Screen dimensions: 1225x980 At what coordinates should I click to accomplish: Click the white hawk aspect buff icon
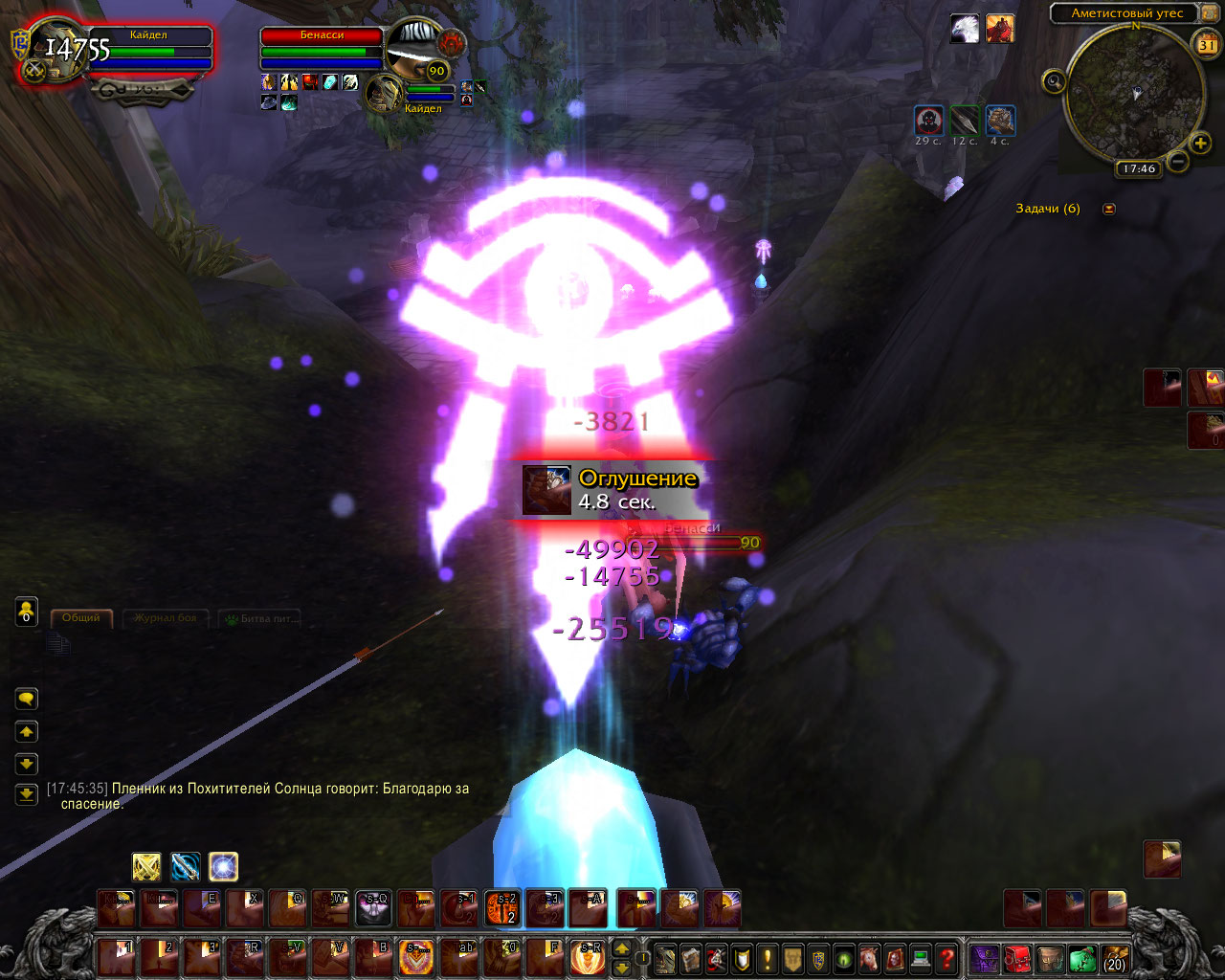[x=965, y=29]
